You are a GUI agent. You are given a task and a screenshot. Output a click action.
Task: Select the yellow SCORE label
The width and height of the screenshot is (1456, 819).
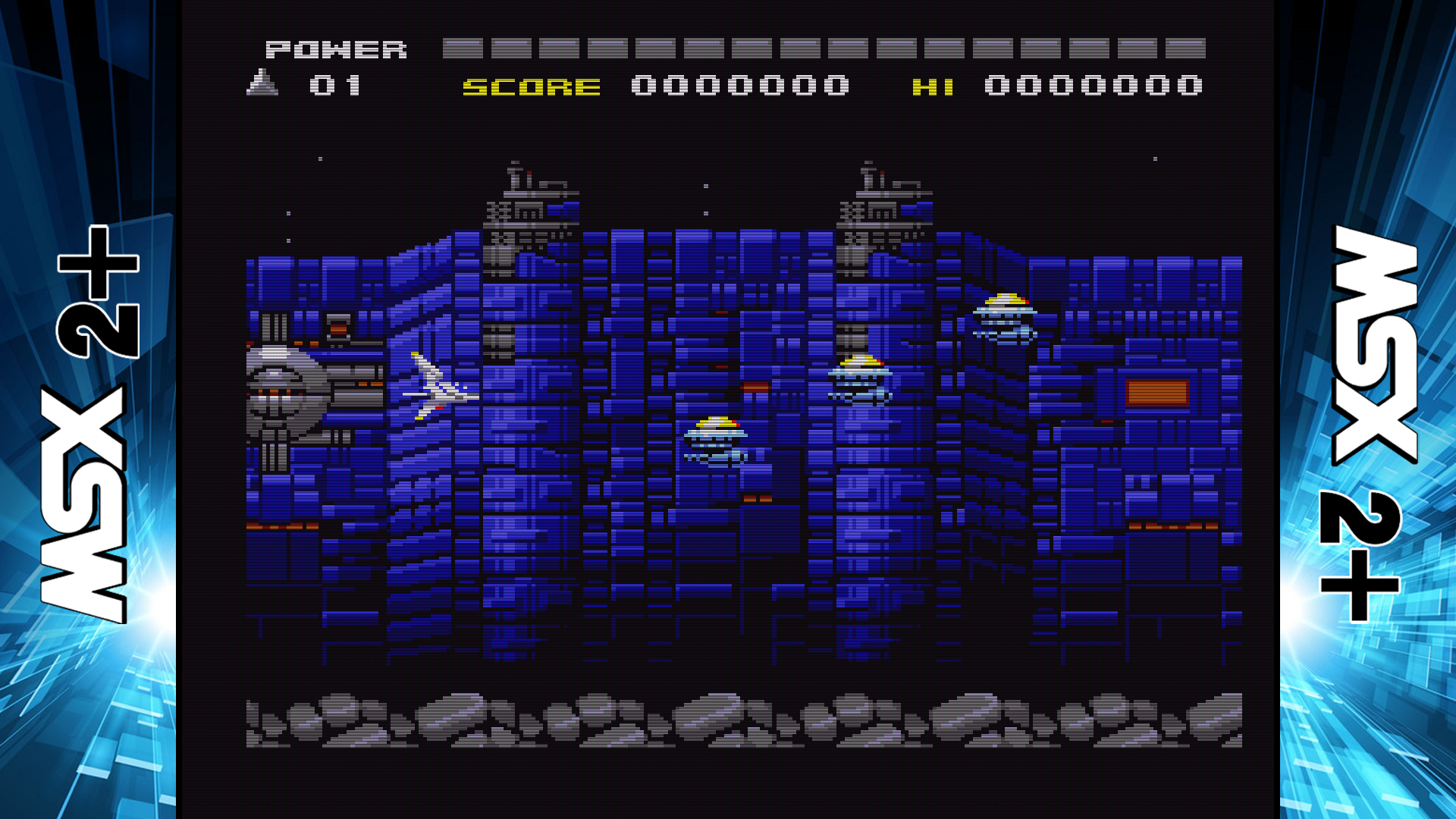(531, 86)
